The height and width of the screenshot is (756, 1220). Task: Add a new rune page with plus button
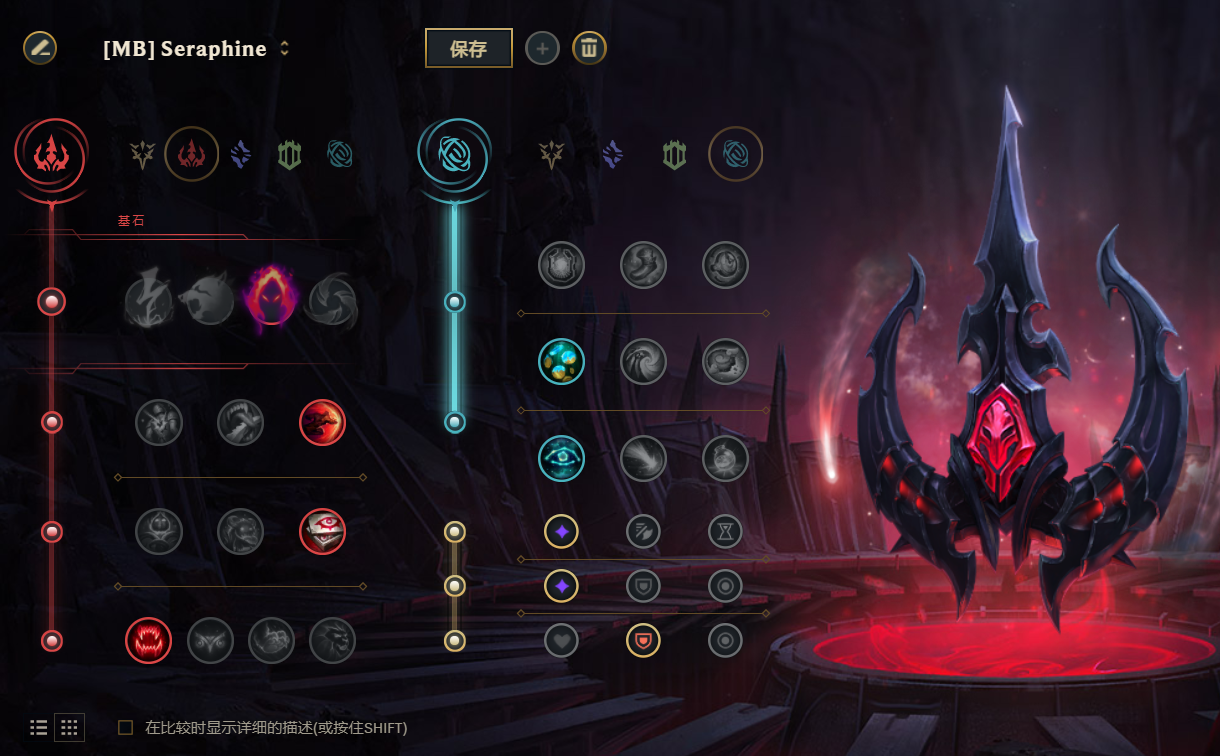click(542, 48)
